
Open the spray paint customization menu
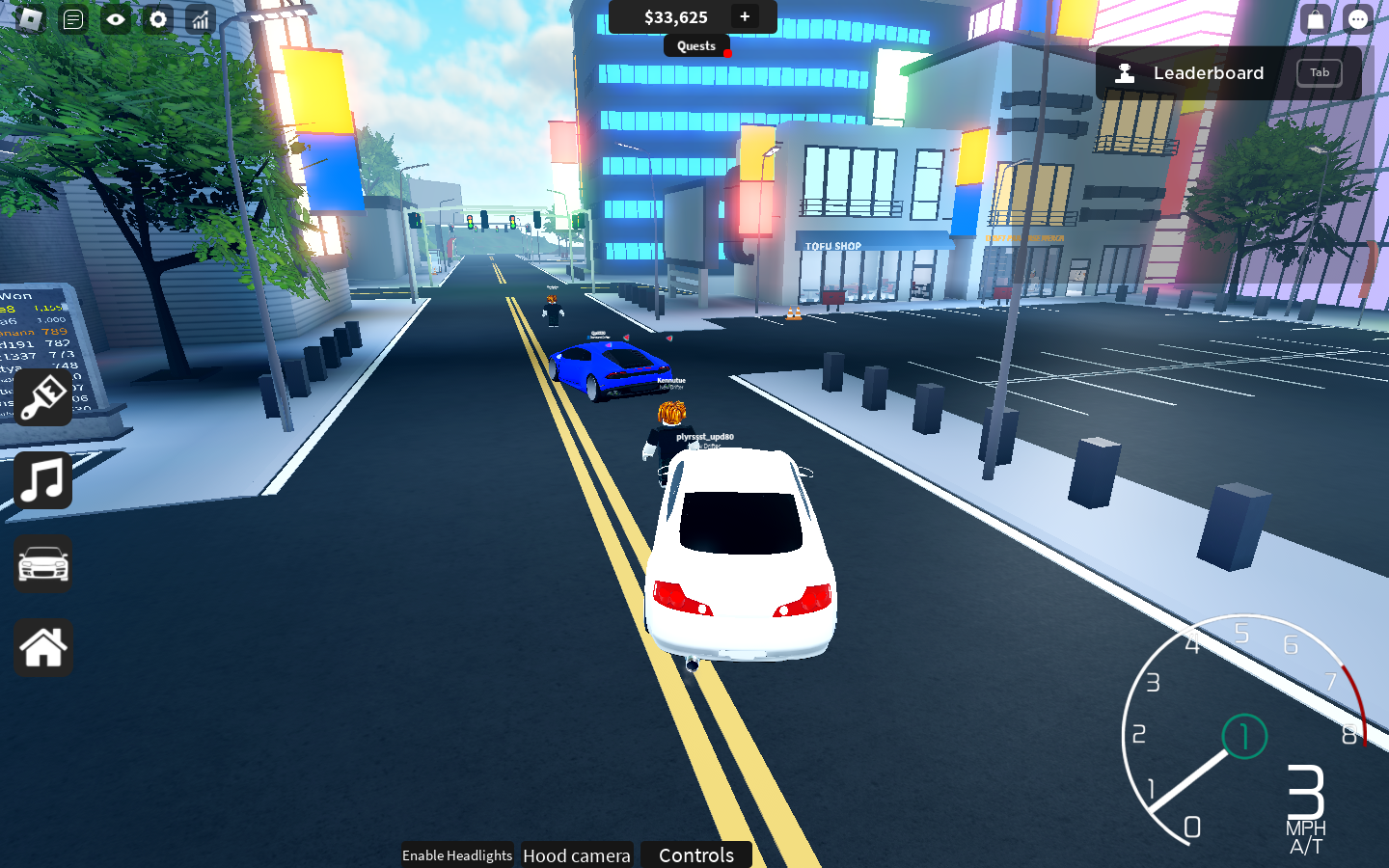pyautogui.click(x=42, y=397)
